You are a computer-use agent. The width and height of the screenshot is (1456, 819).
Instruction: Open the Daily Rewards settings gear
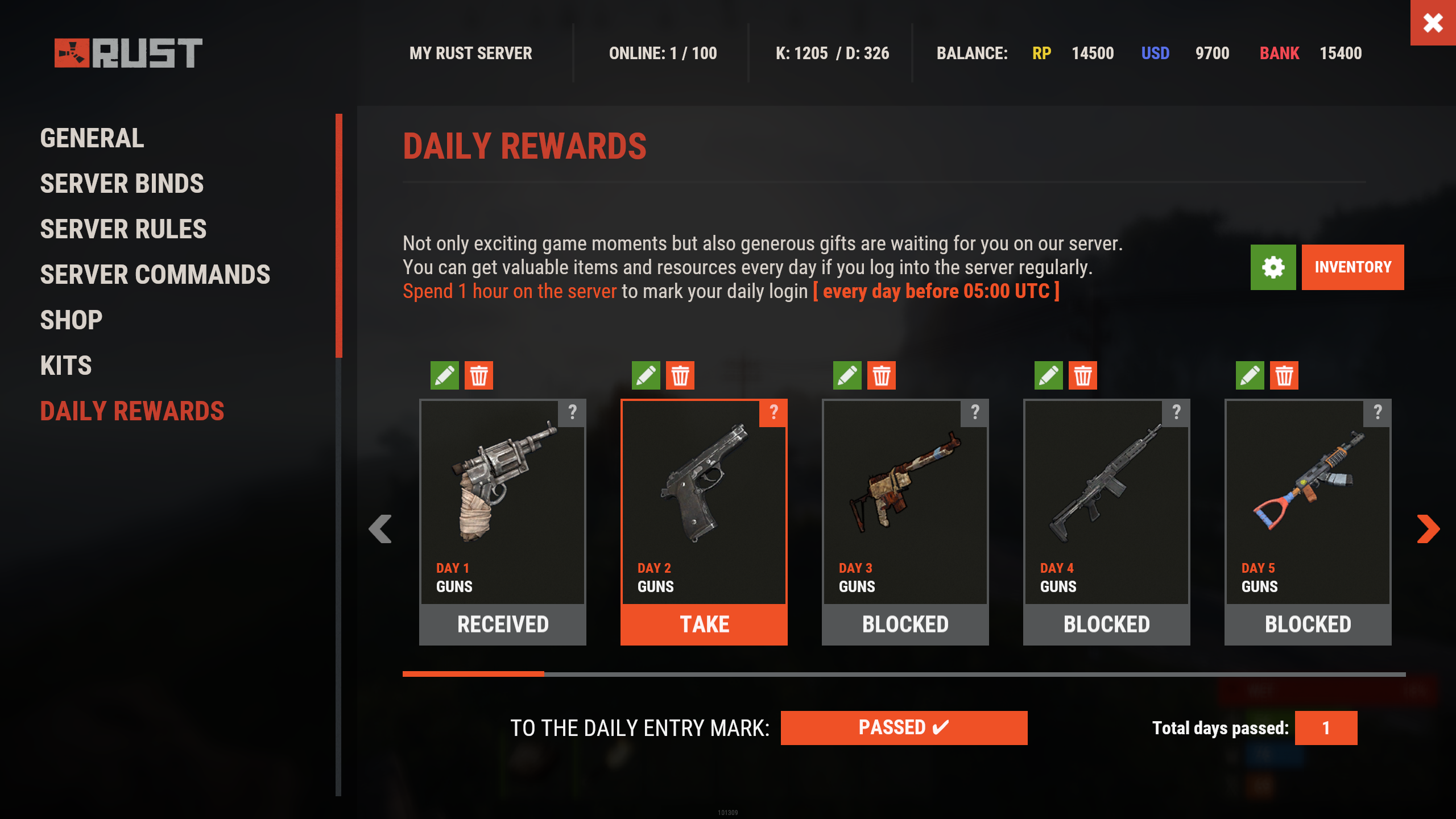(1273, 267)
